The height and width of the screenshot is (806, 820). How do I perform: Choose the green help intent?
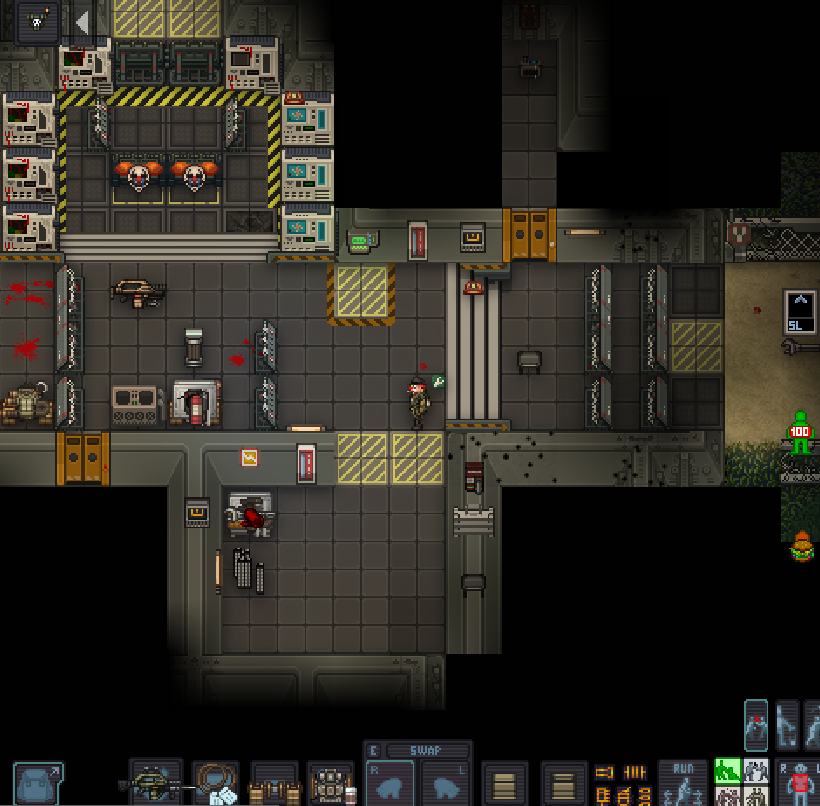coord(727,770)
